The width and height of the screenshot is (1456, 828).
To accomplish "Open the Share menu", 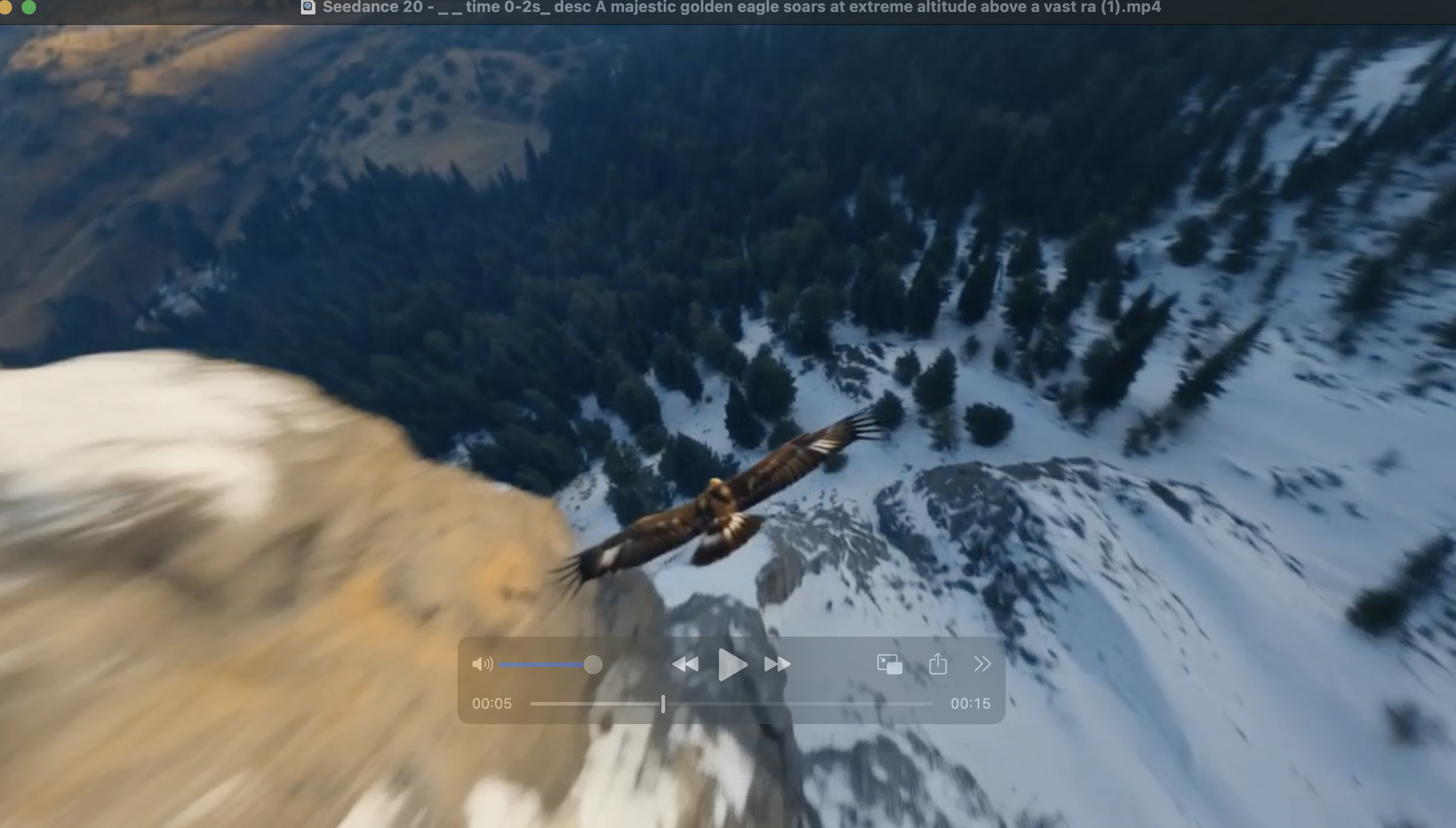I will [x=937, y=664].
